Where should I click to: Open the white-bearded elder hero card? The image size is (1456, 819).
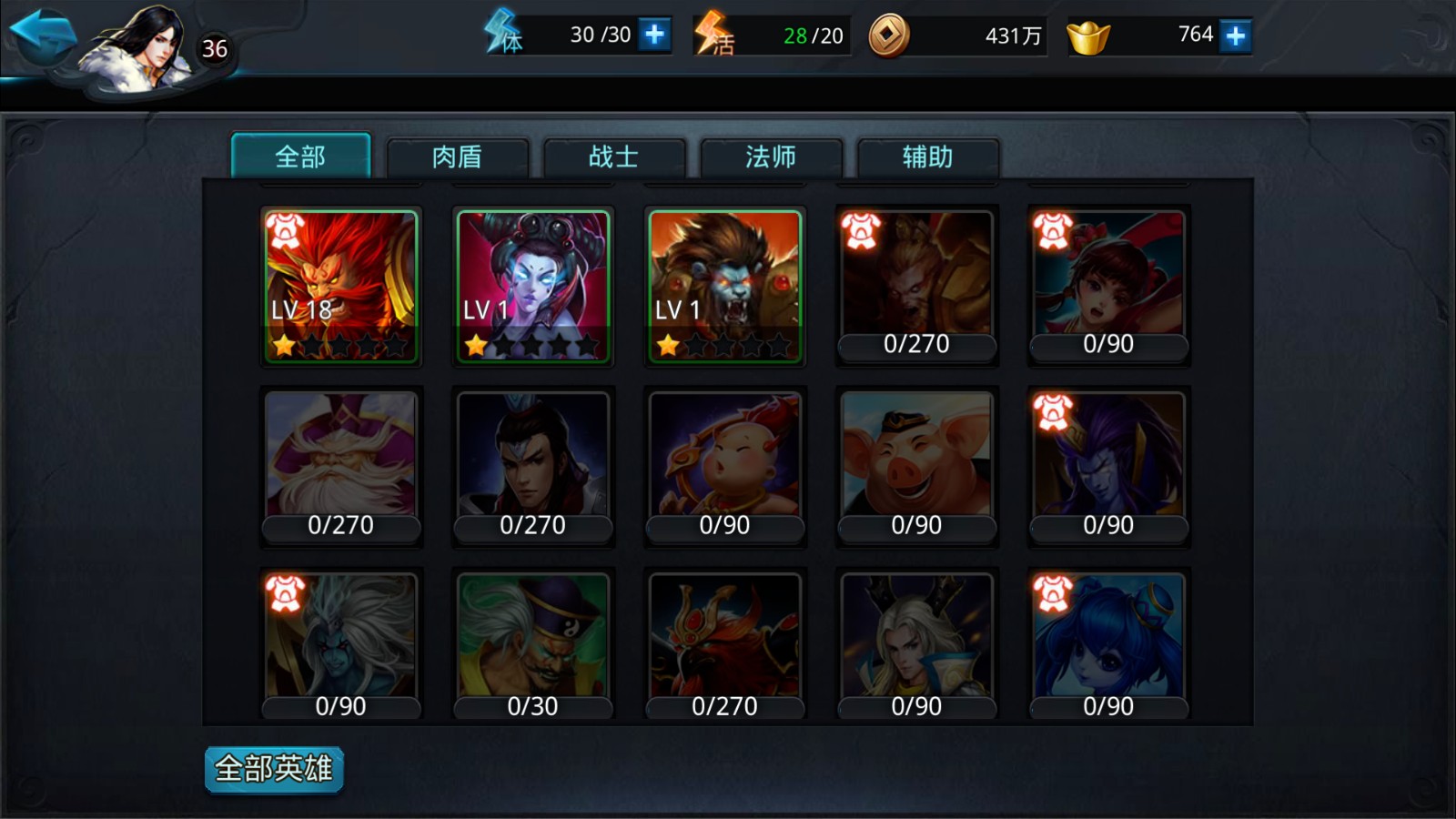pyautogui.click(x=341, y=466)
